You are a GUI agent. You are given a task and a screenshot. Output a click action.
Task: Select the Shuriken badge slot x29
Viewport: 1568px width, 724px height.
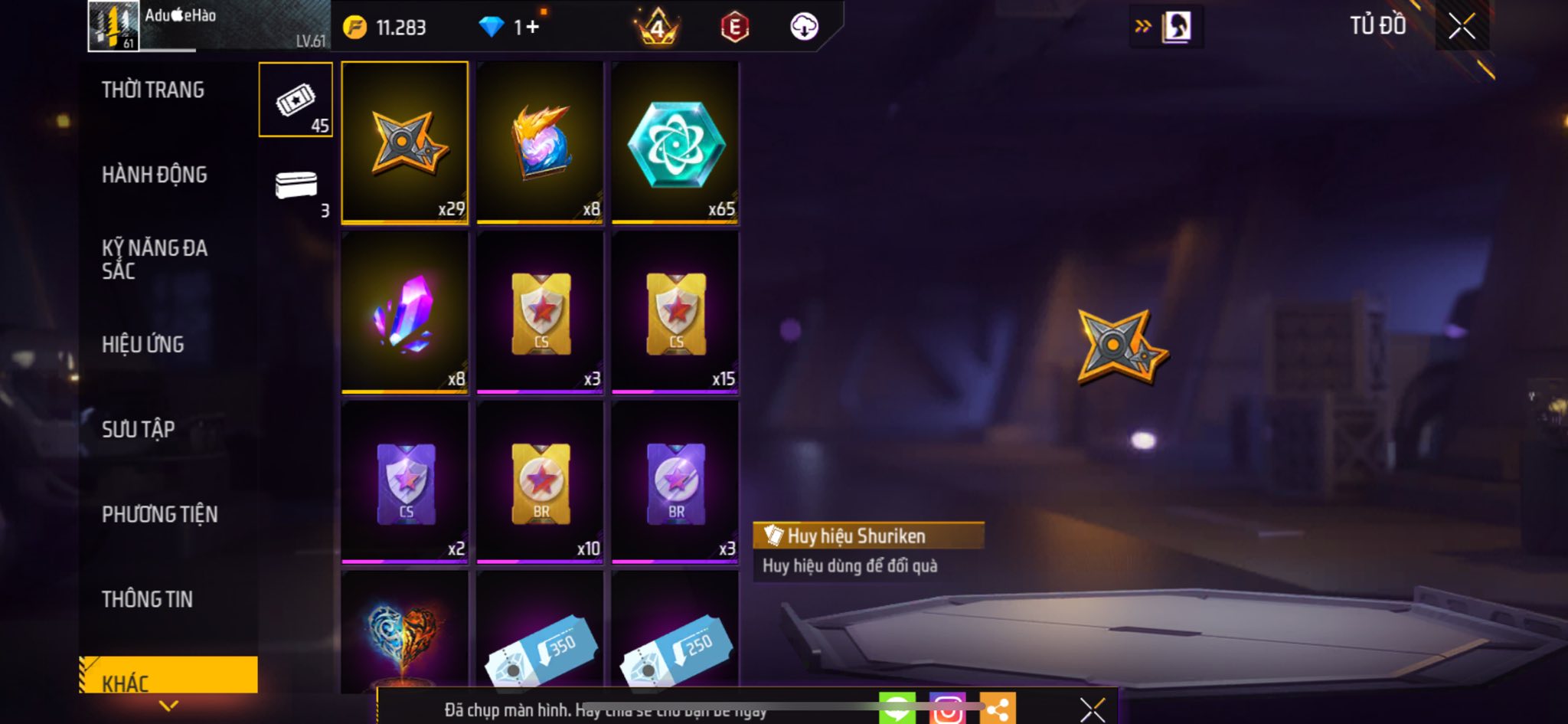click(405, 143)
